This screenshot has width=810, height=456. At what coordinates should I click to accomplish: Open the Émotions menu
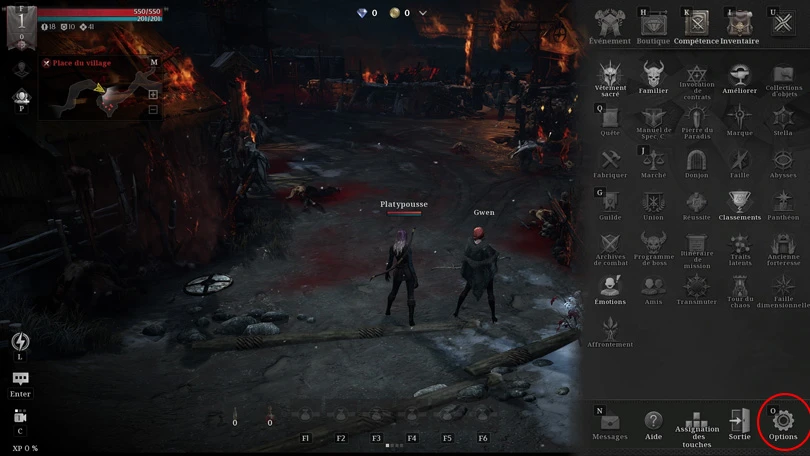click(610, 287)
